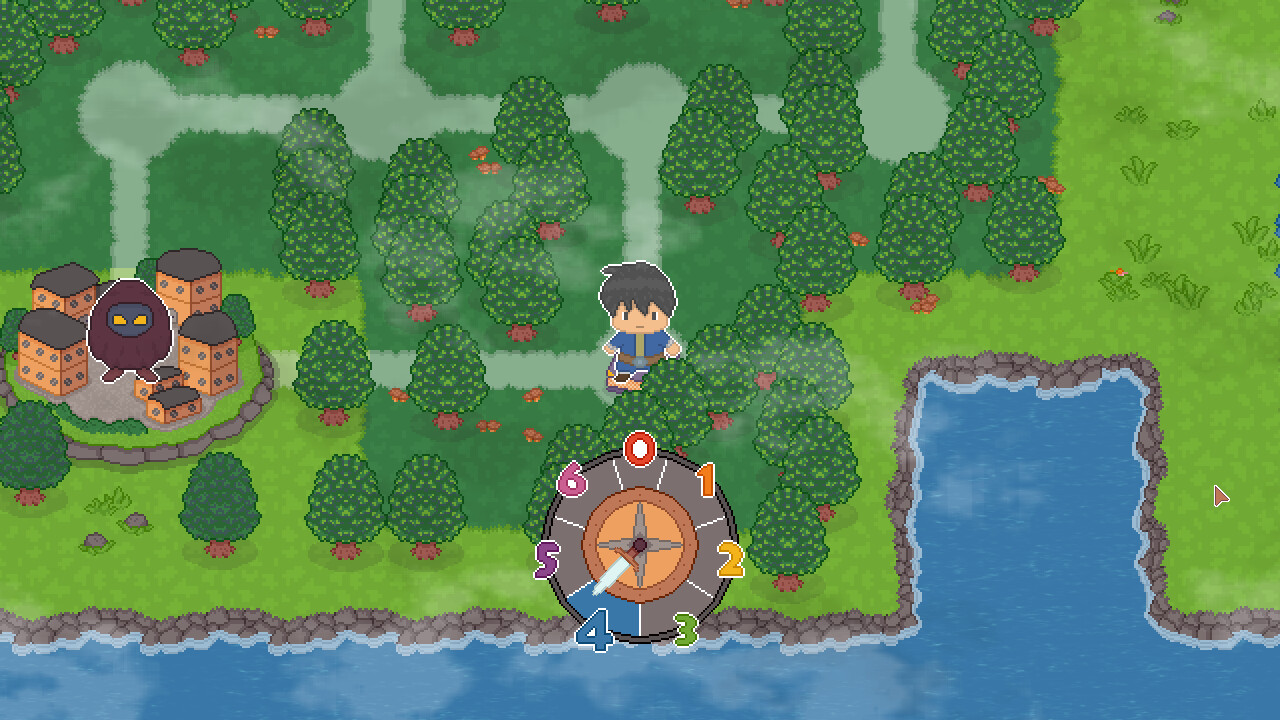Viewport: 1280px width, 720px height.
Task: Click the orange rim ring of the compass
Action: (x=640, y=497)
